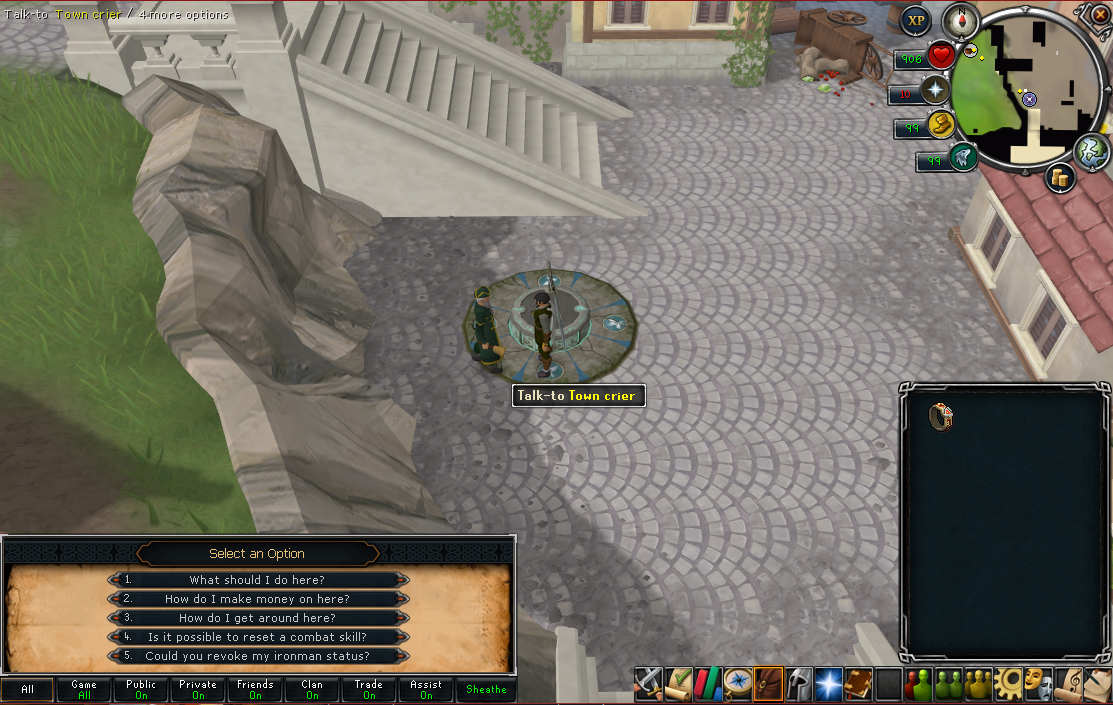Image resolution: width=1113 pixels, height=705 pixels.
Task: Open the world map globe icon
Action: (1092, 152)
